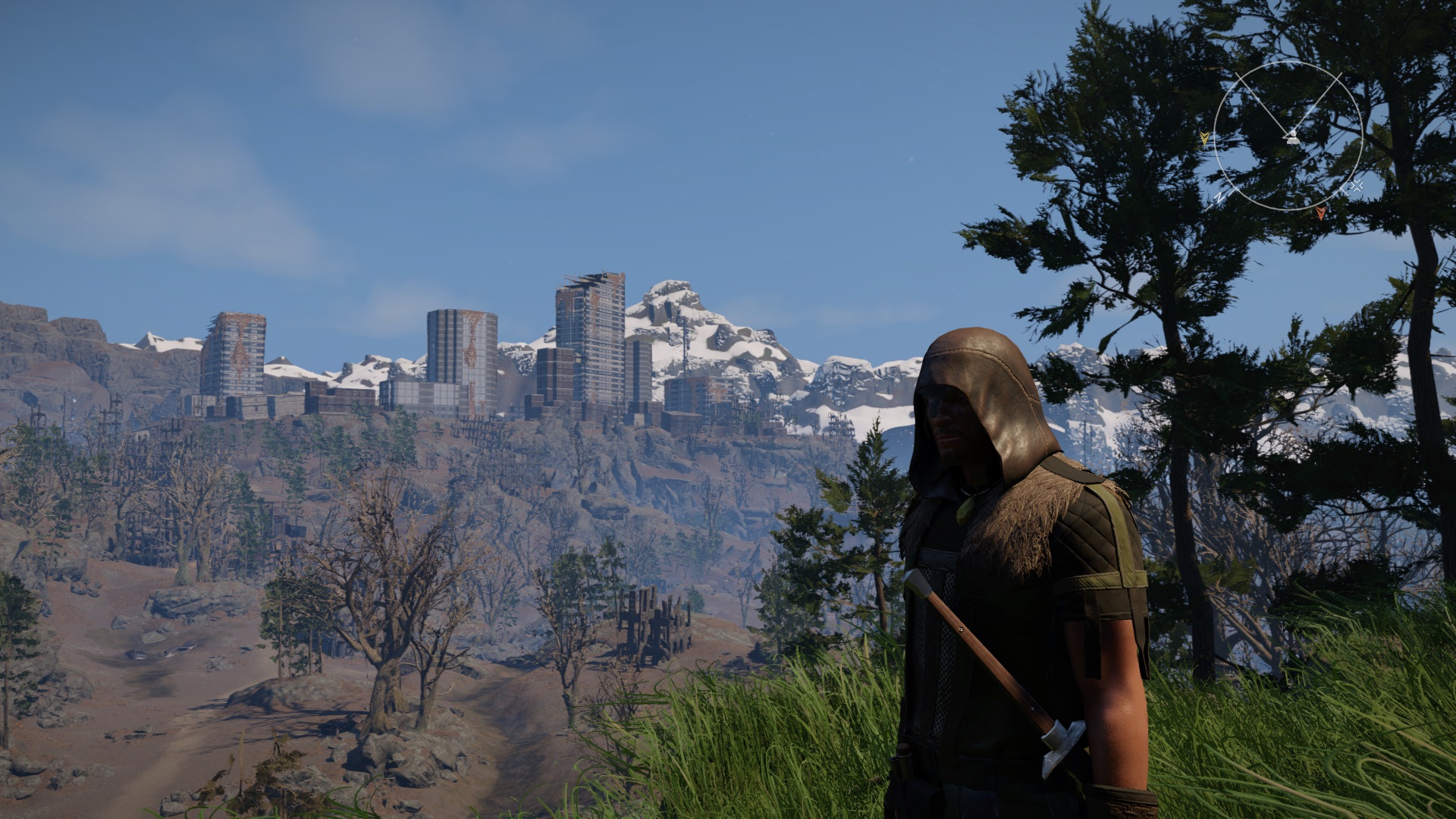Select the yellow quest marker arrow on compass
1456x819 pixels.
coord(1204,139)
